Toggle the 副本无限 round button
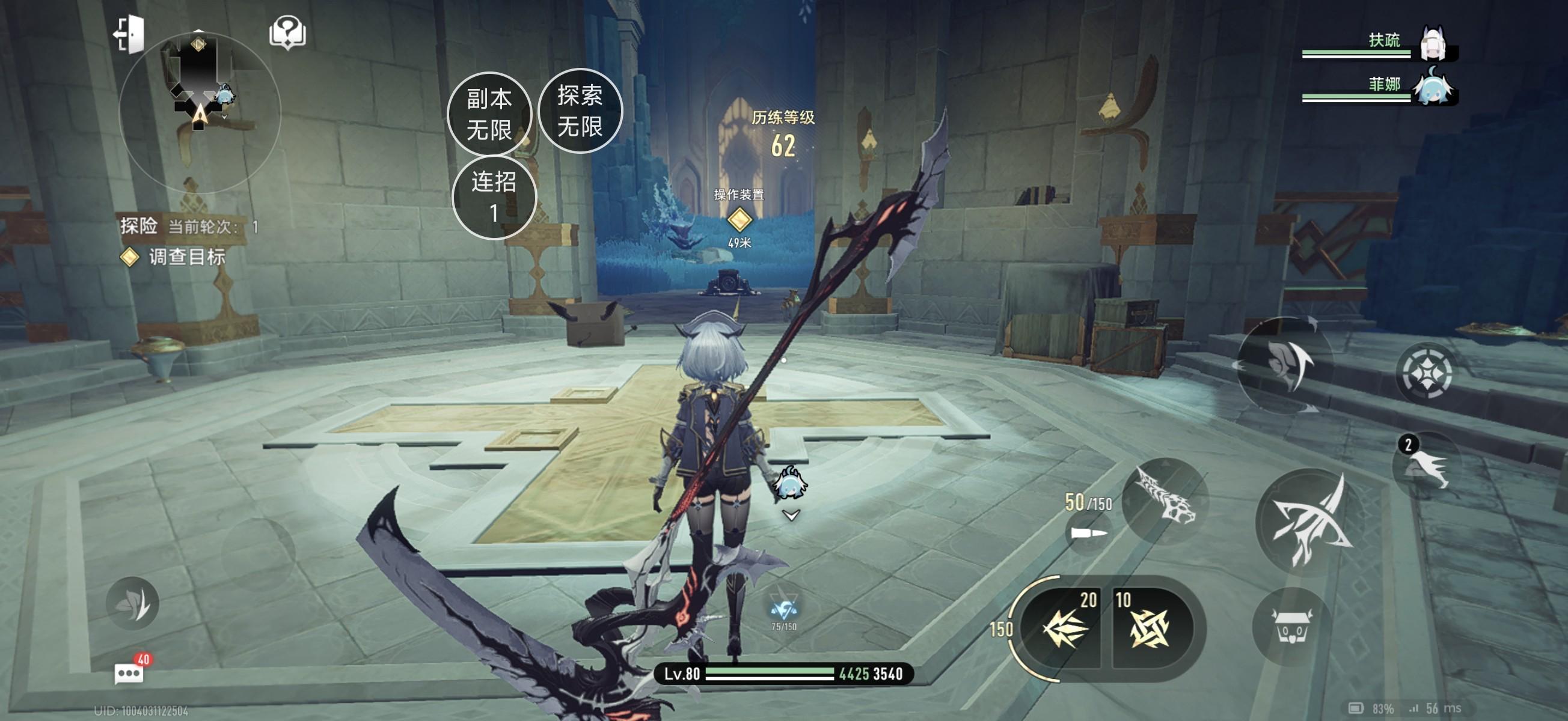 (x=489, y=114)
